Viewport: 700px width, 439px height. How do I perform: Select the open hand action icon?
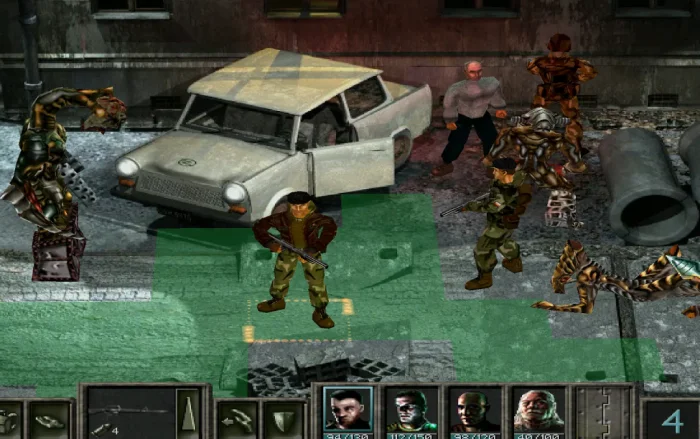[48, 420]
